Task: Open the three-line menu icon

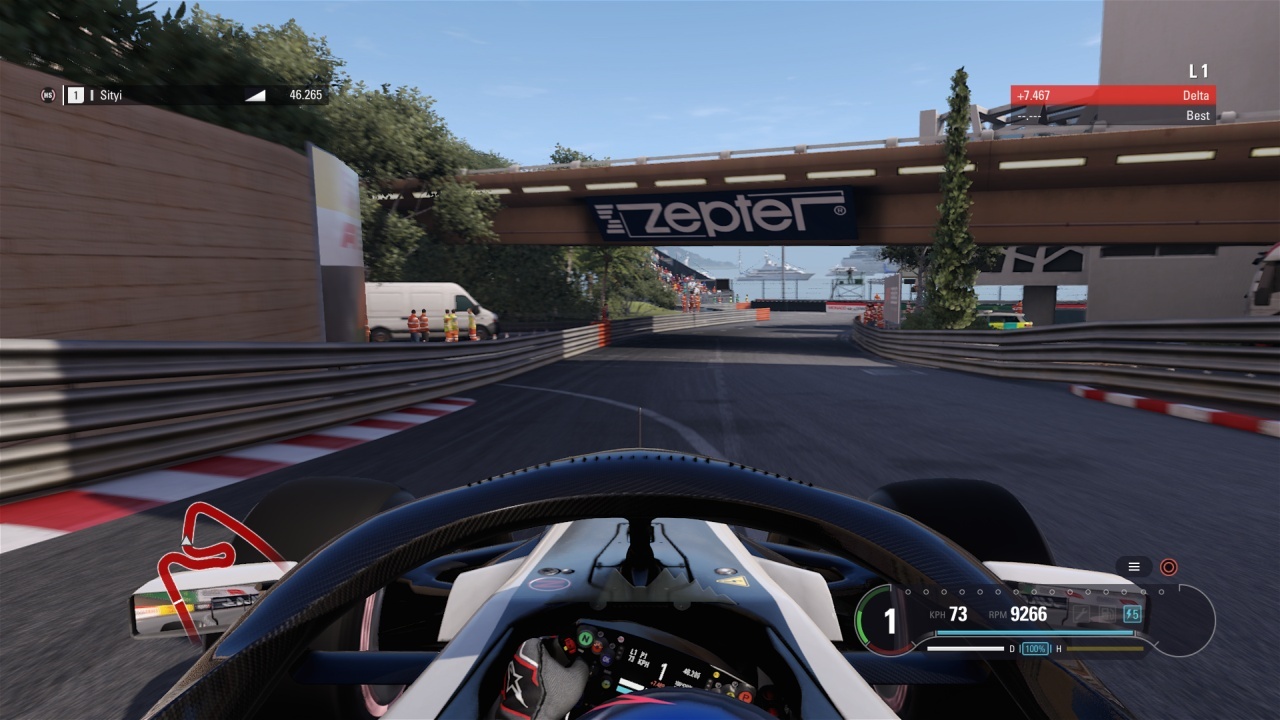Action: pyautogui.click(x=1134, y=567)
